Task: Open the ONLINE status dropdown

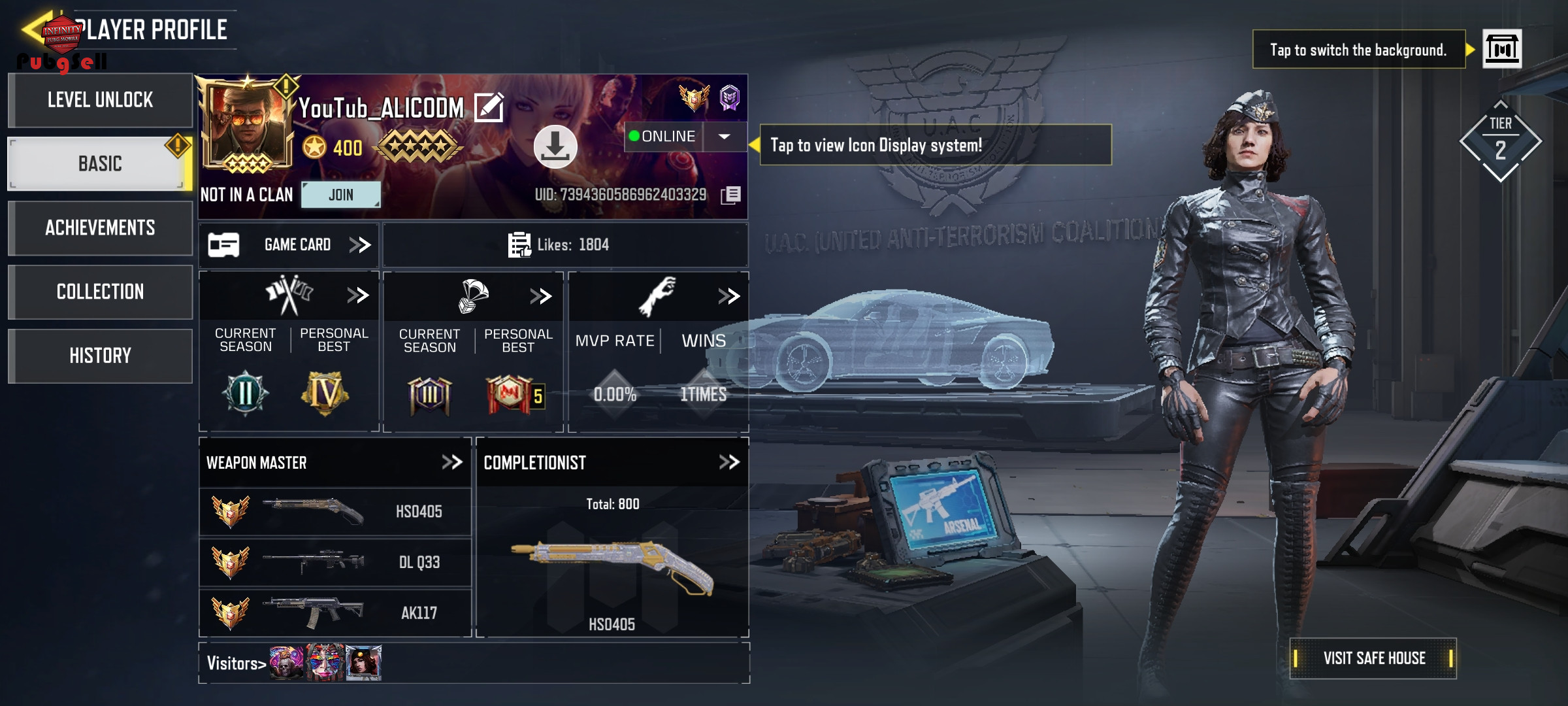Action: (x=724, y=137)
